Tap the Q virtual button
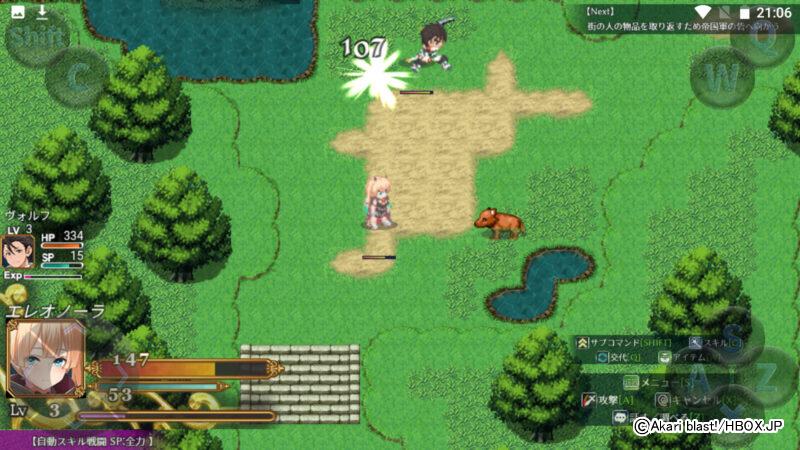This screenshot has height=450, width=800. point(763,40)
